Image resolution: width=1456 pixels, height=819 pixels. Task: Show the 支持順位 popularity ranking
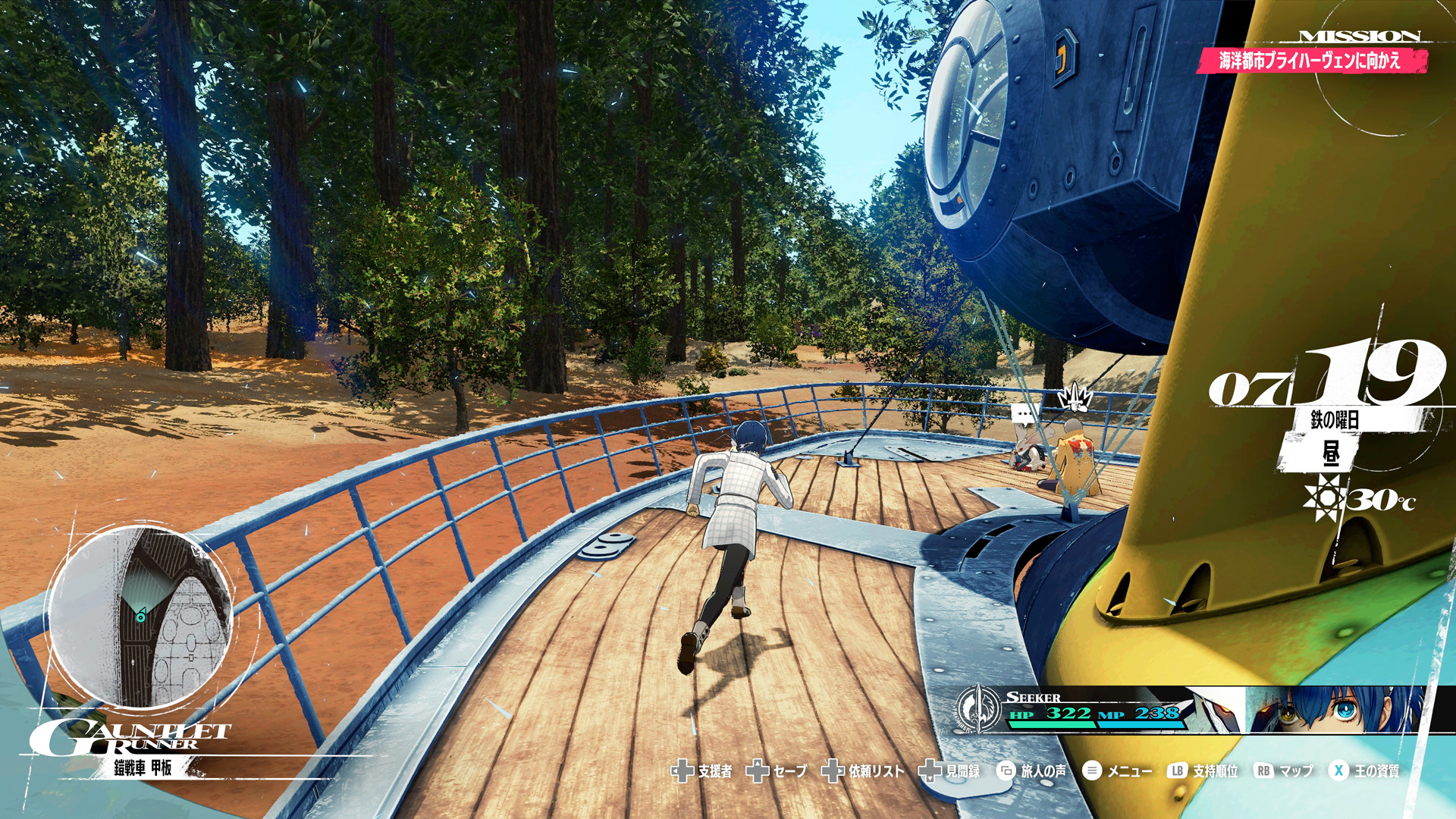pos(1203,771)
